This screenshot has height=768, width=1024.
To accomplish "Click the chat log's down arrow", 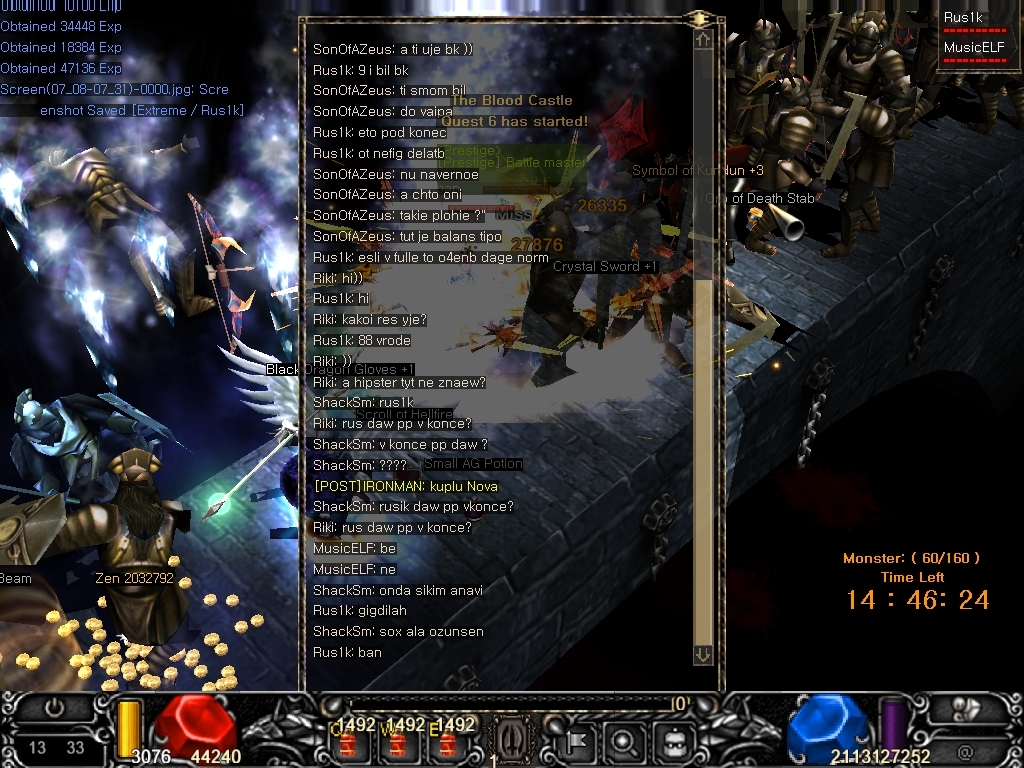I will pyautogui.click(x=703, y=653).
